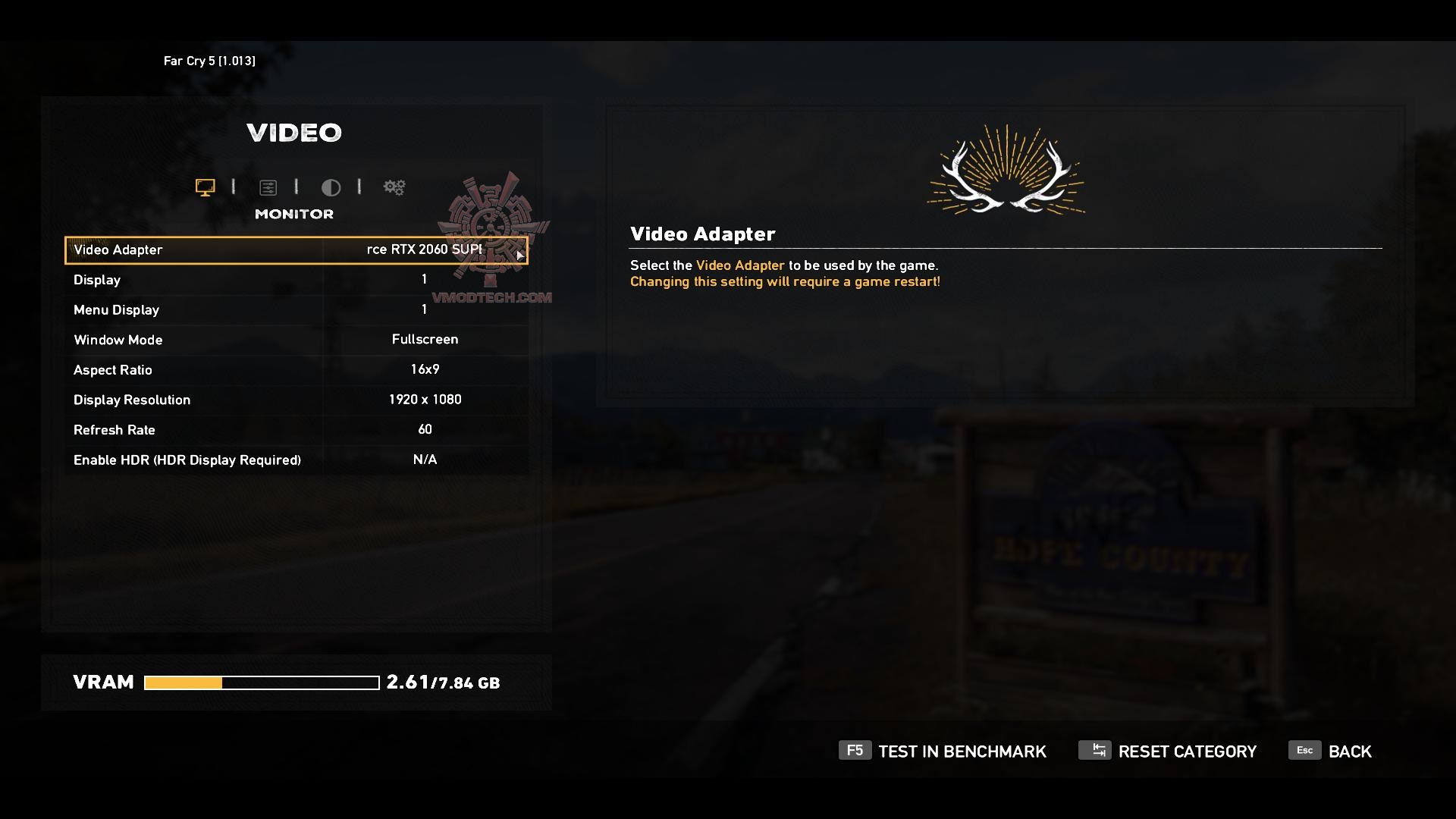Go Back from the video menu
This screenshot has height=819, width=1456.
point(1331,752)
